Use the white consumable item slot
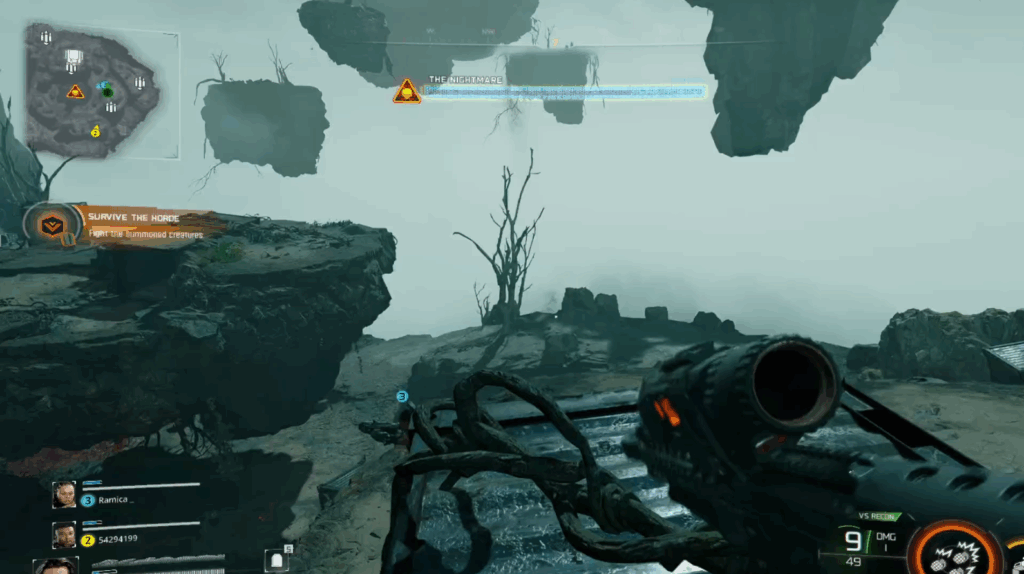 click(278, 561)
